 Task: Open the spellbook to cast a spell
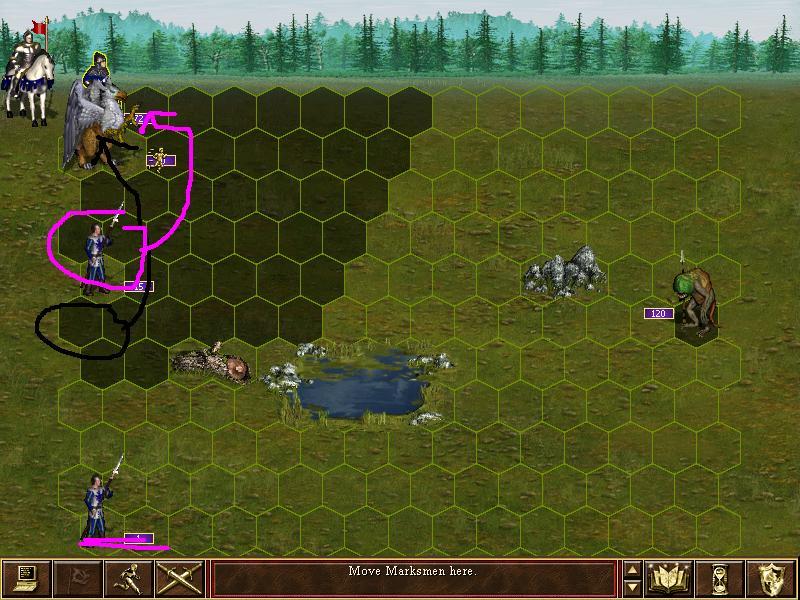click(669, 578)
